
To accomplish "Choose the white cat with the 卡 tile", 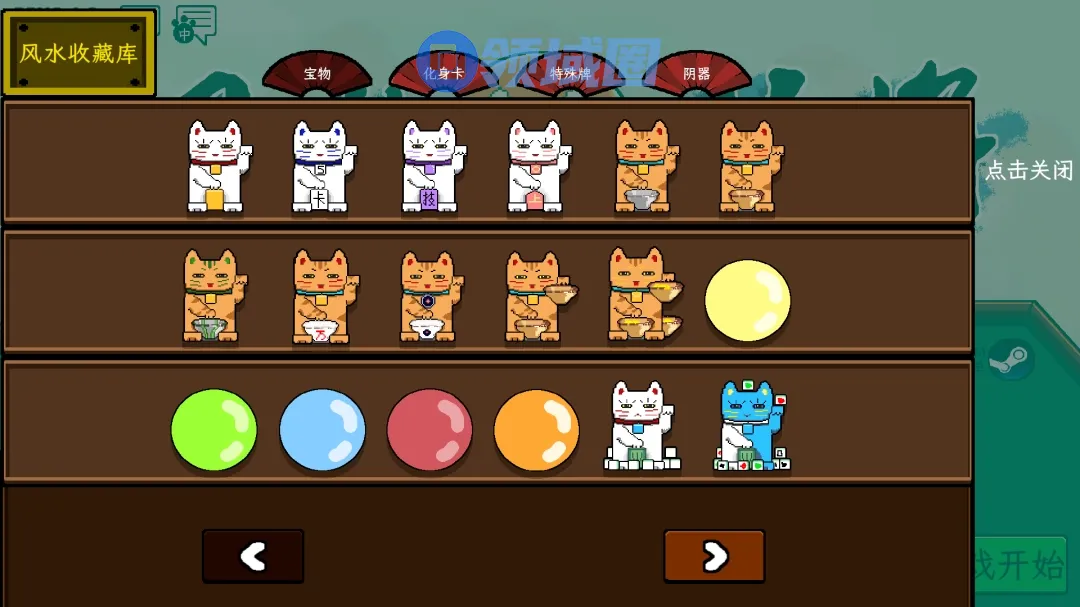I will (x=320, y=166).
